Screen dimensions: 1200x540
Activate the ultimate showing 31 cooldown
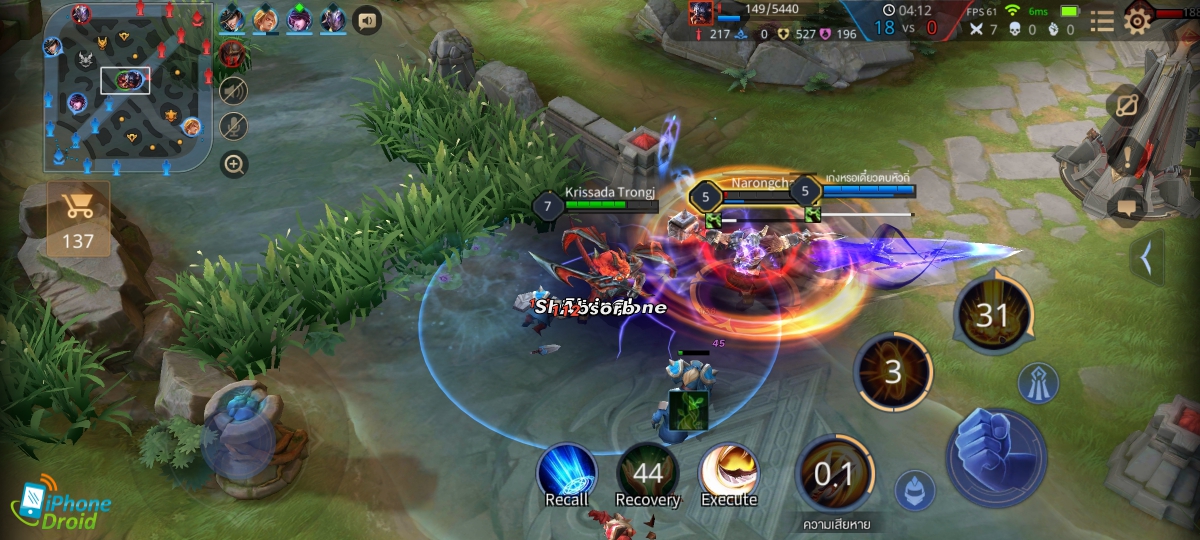pos(992,316)
